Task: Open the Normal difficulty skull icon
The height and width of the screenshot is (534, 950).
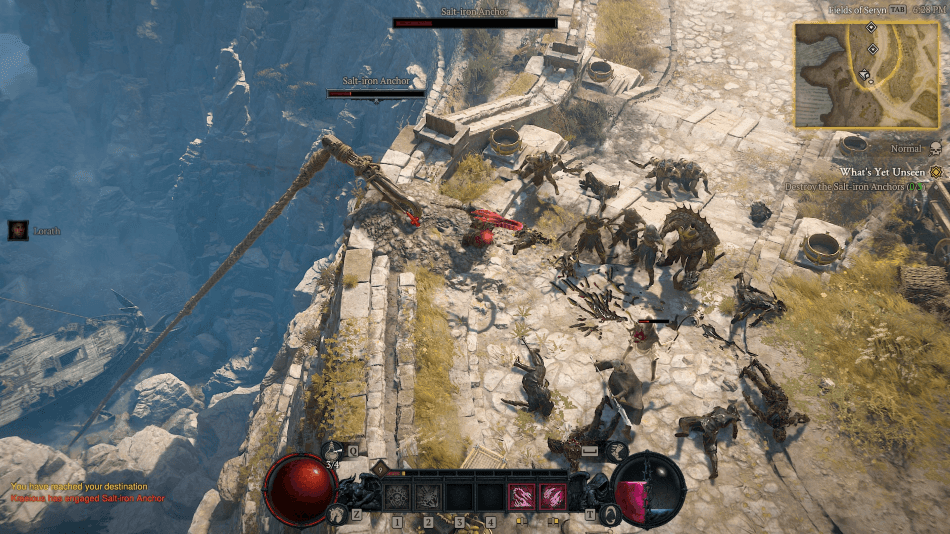Action: (x=935, y=148)
